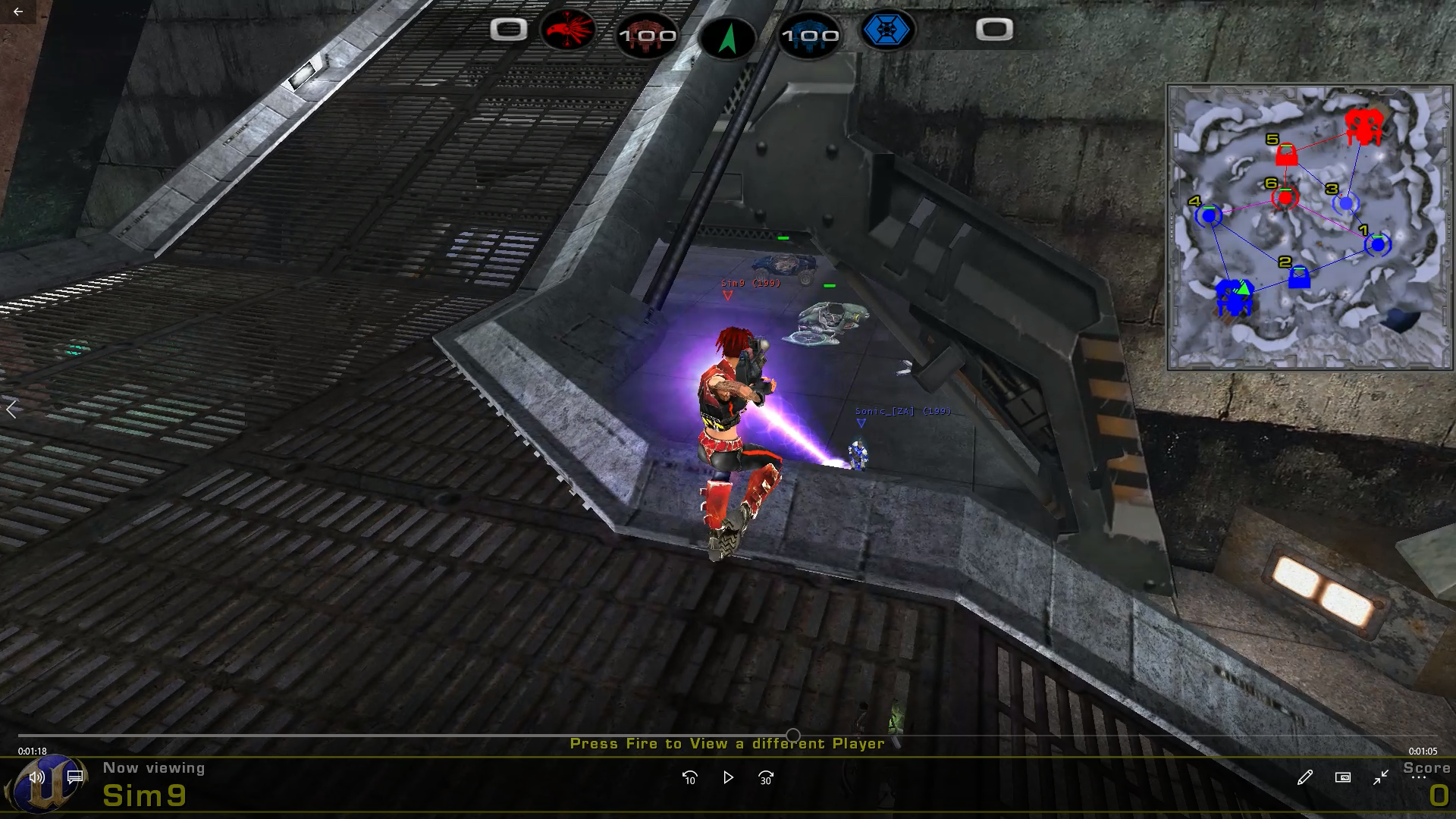Screen dimensions: 1456x819
Task: Click the red power core on minimap
Action: 1364,126
